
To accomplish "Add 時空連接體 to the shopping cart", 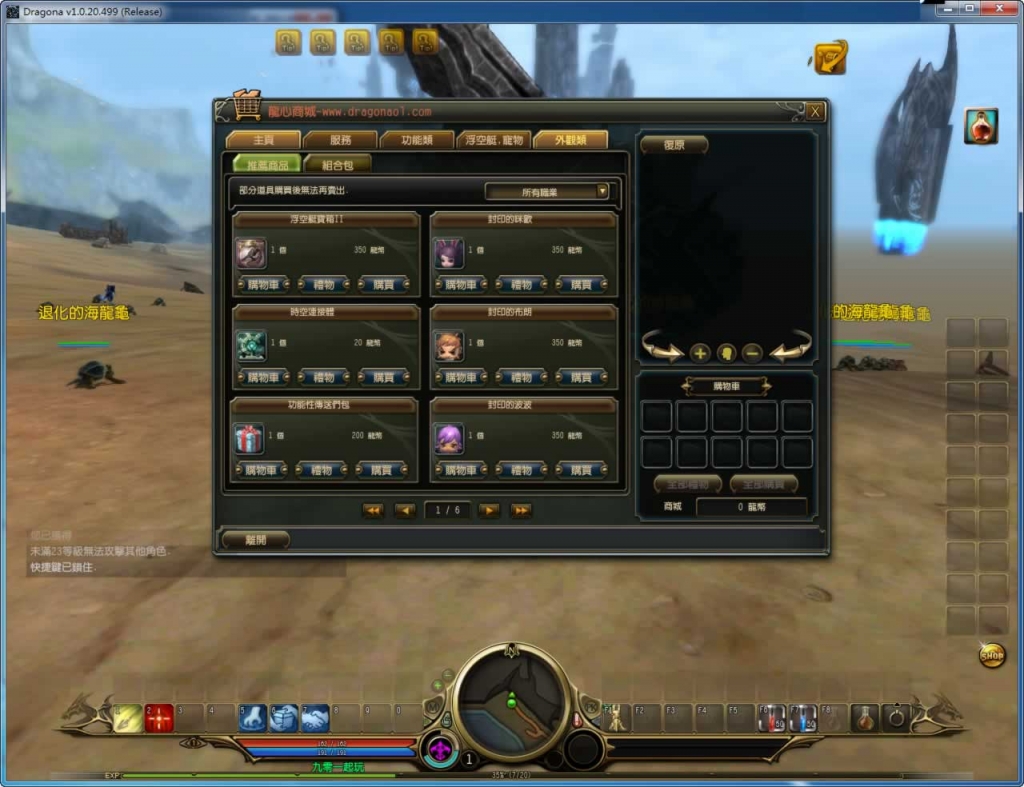I will (x=264, y=378).
